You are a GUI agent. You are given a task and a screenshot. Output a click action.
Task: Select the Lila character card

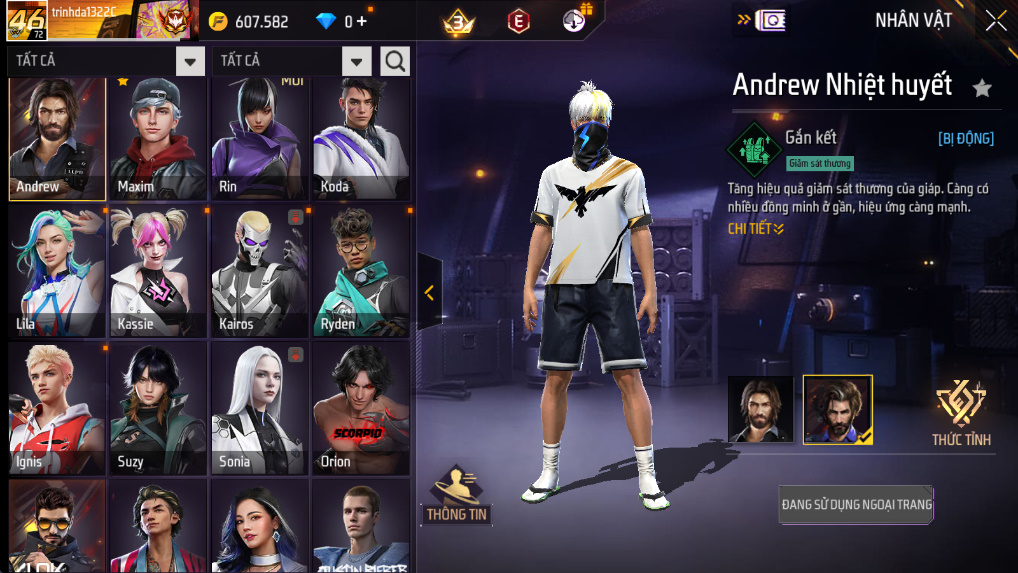click(x=57, y=272)
